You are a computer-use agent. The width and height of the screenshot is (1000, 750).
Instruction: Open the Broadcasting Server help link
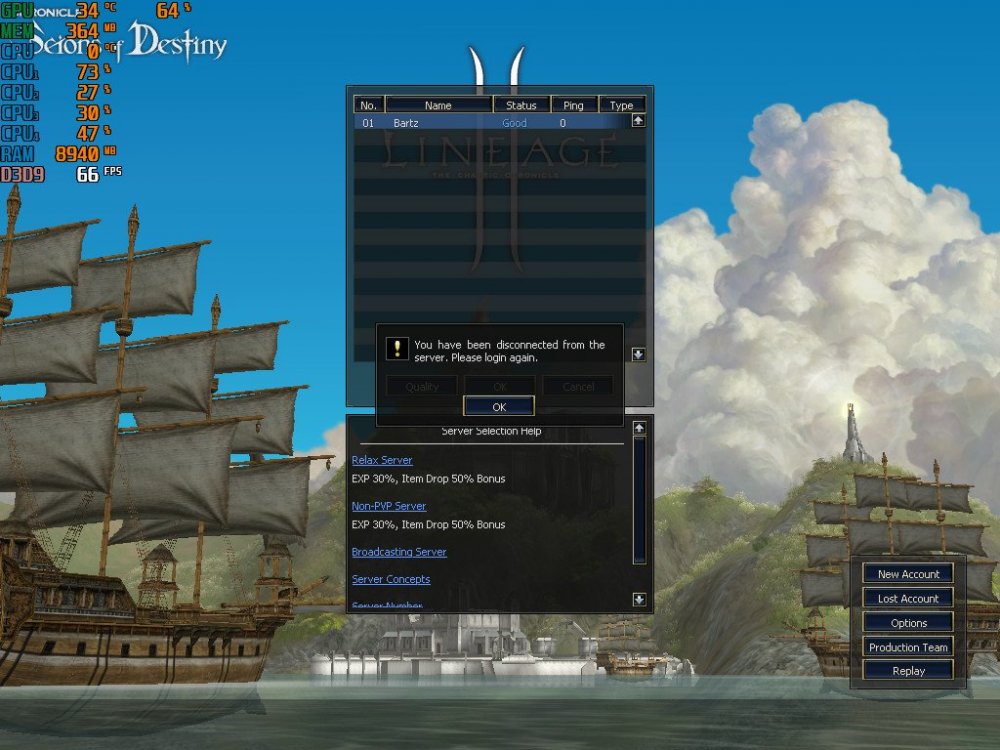(399, 552)
